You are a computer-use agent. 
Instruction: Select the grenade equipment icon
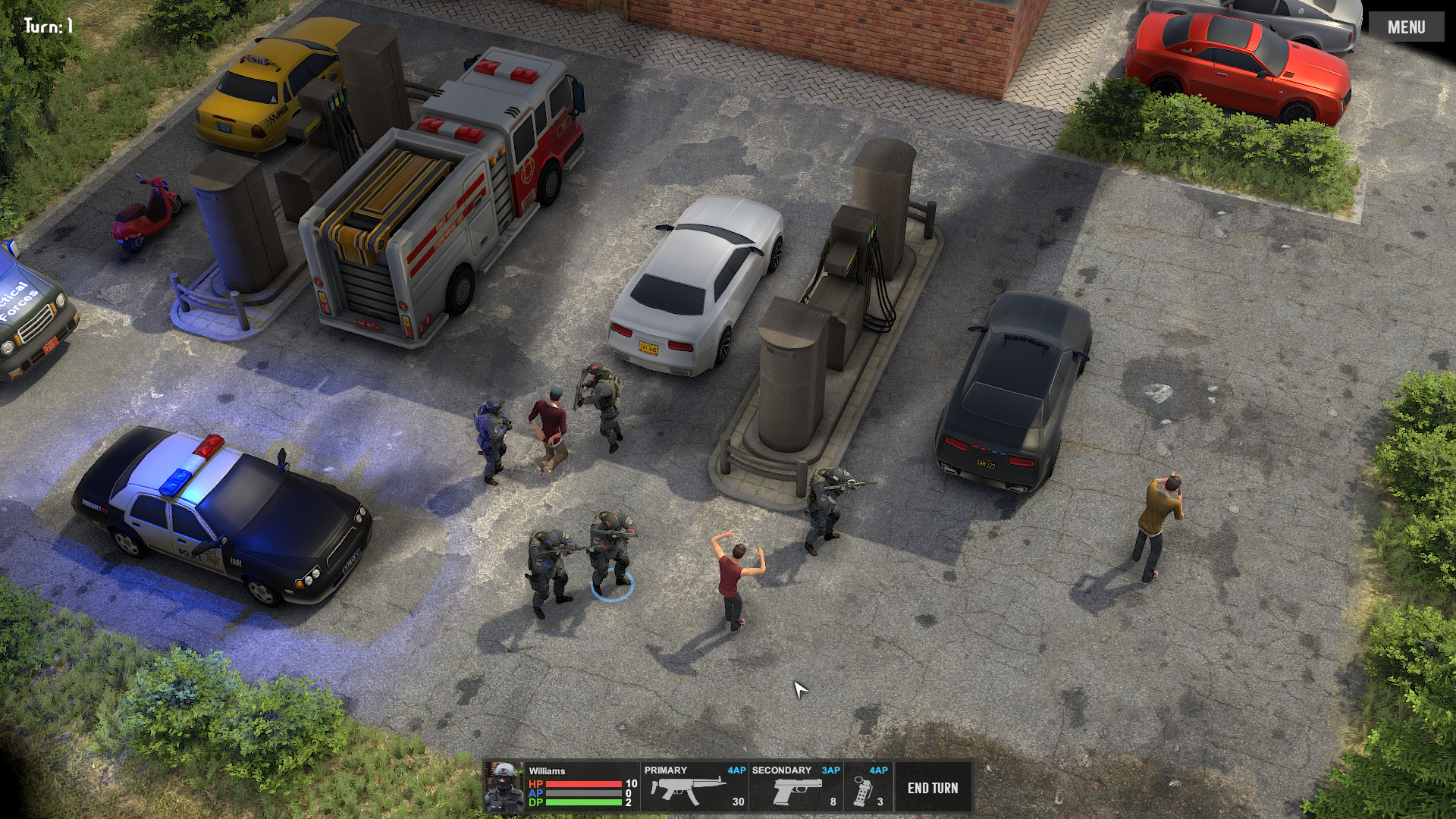[864, 791]
